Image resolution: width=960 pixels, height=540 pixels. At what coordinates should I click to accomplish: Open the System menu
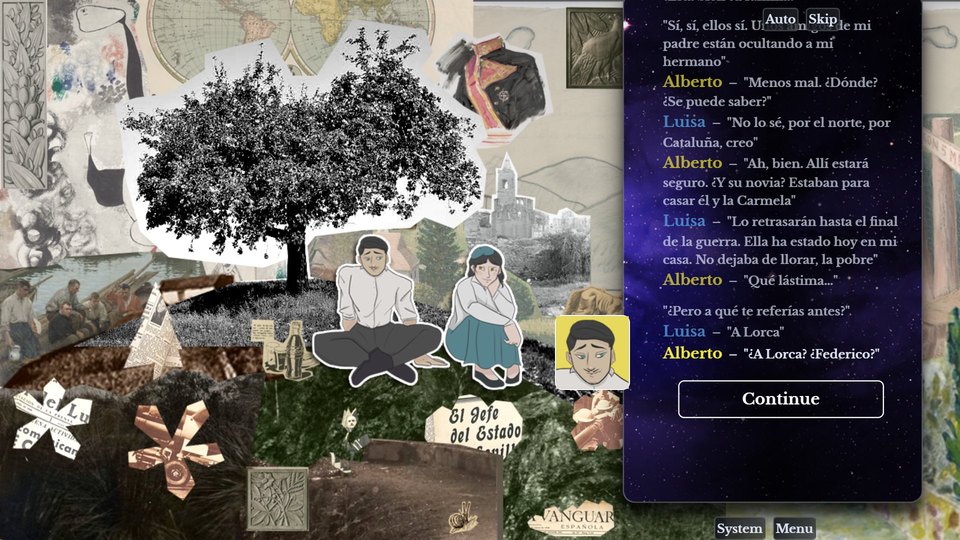pos(740,529)
